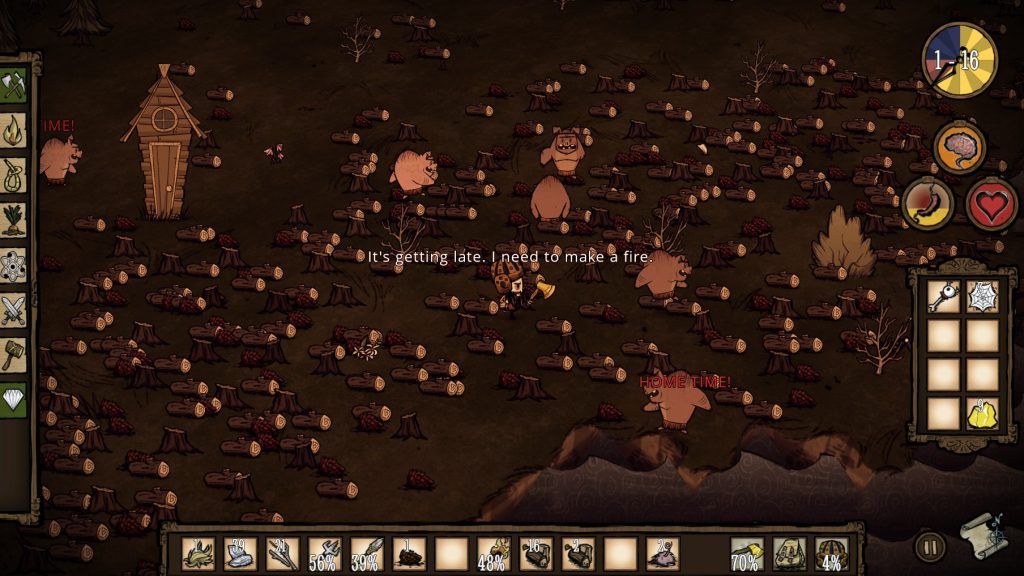This screenshot has height=576, width=1024.
Task: Click the equipped football helmet head slot
Action: pos(831,553)
